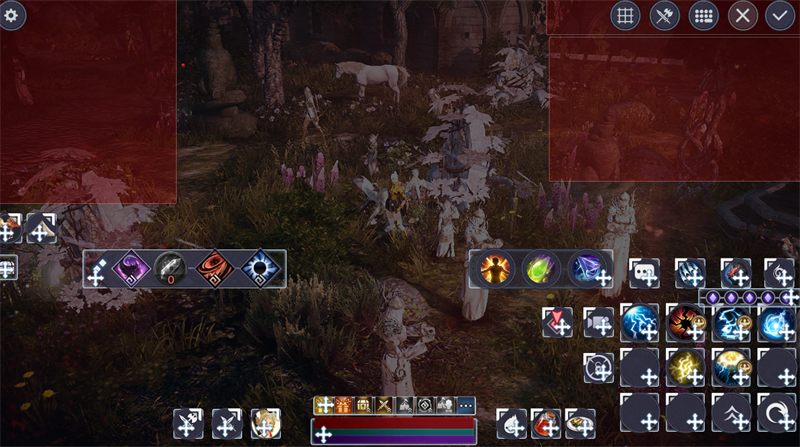Toggle the grid overlay button
The image size is (800, 447).
pyautogui.click(x=626, y=15)
